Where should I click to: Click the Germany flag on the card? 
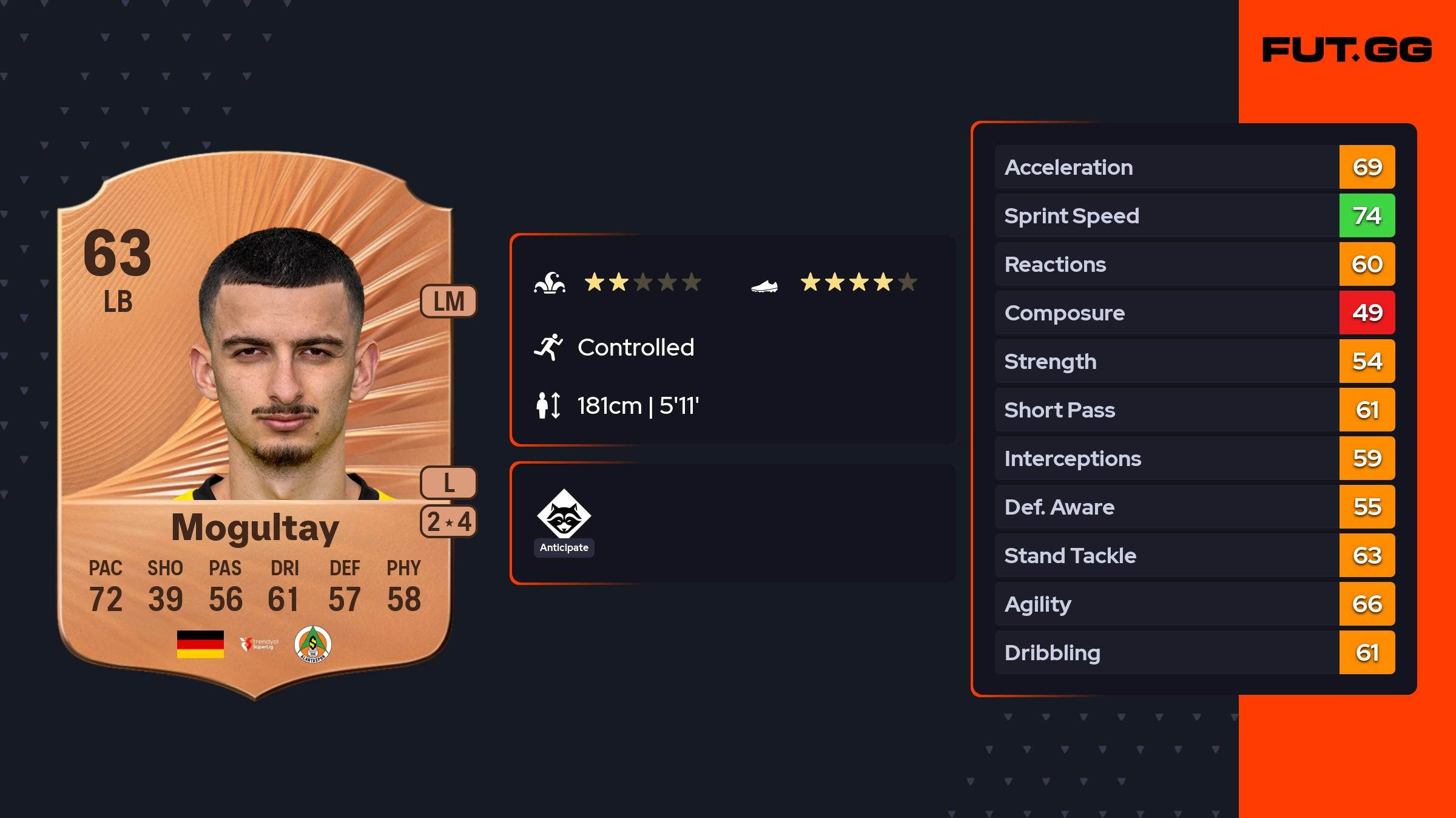point(200,644)
